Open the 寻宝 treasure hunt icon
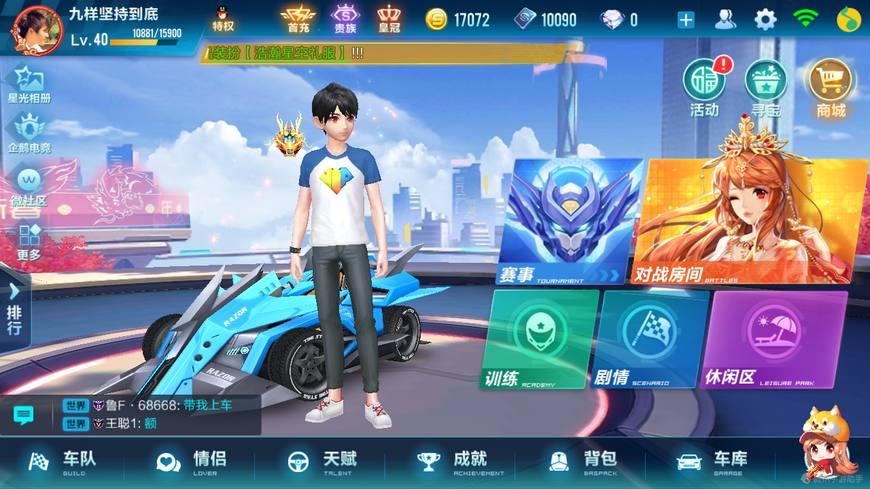 [x=766, y=86]
